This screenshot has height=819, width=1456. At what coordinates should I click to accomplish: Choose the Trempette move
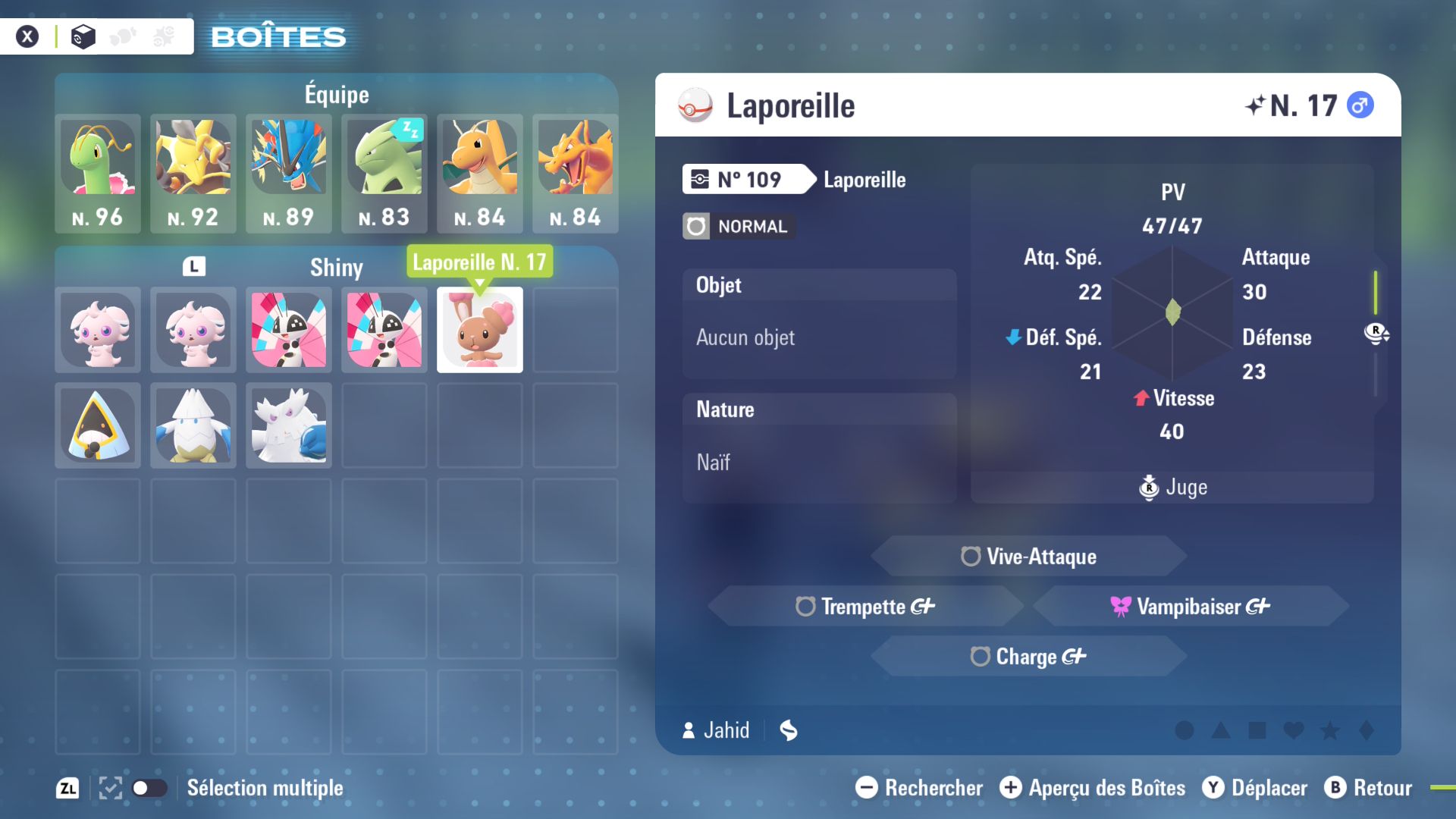865,606
